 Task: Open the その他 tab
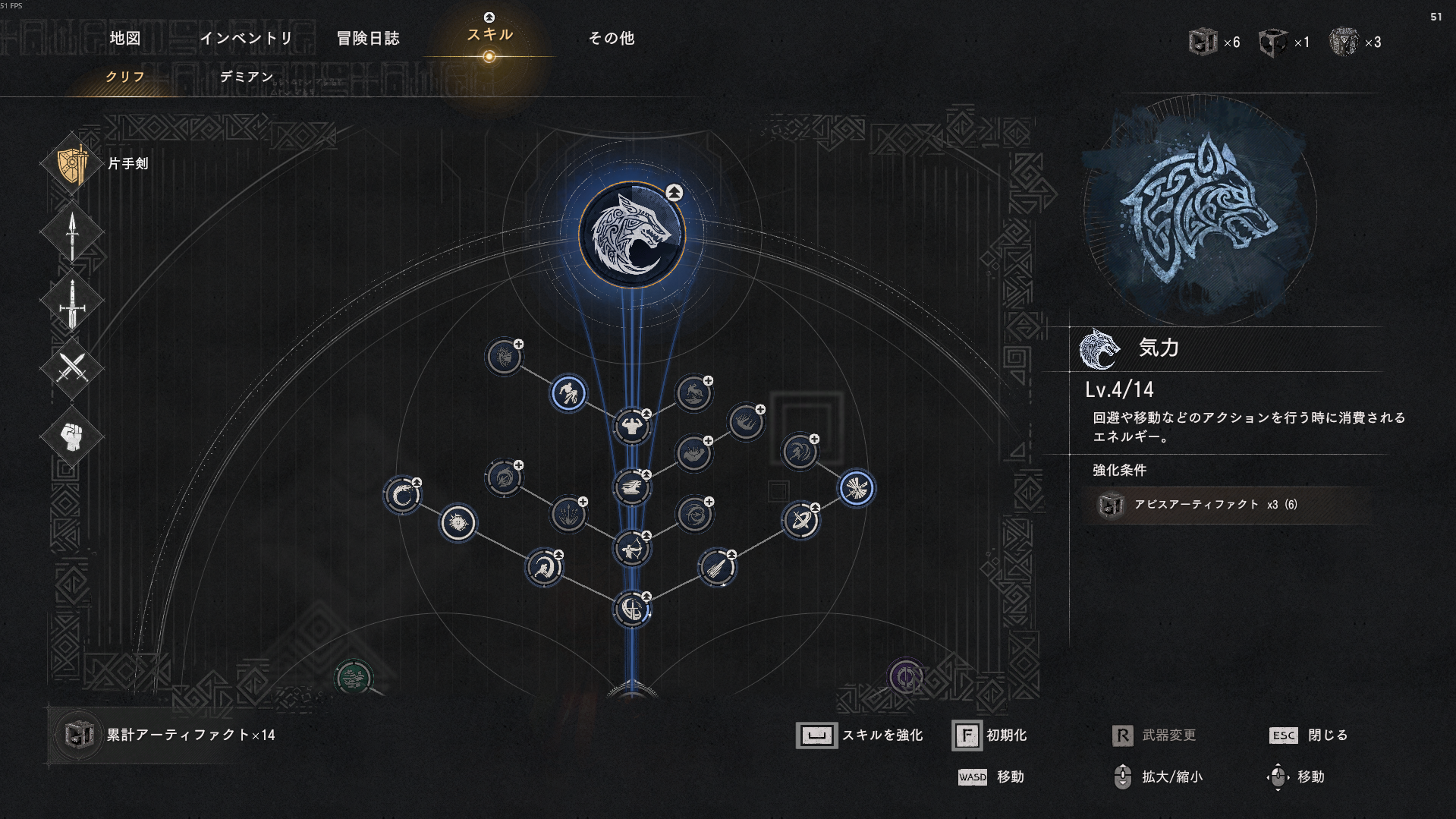coord(612,38)
